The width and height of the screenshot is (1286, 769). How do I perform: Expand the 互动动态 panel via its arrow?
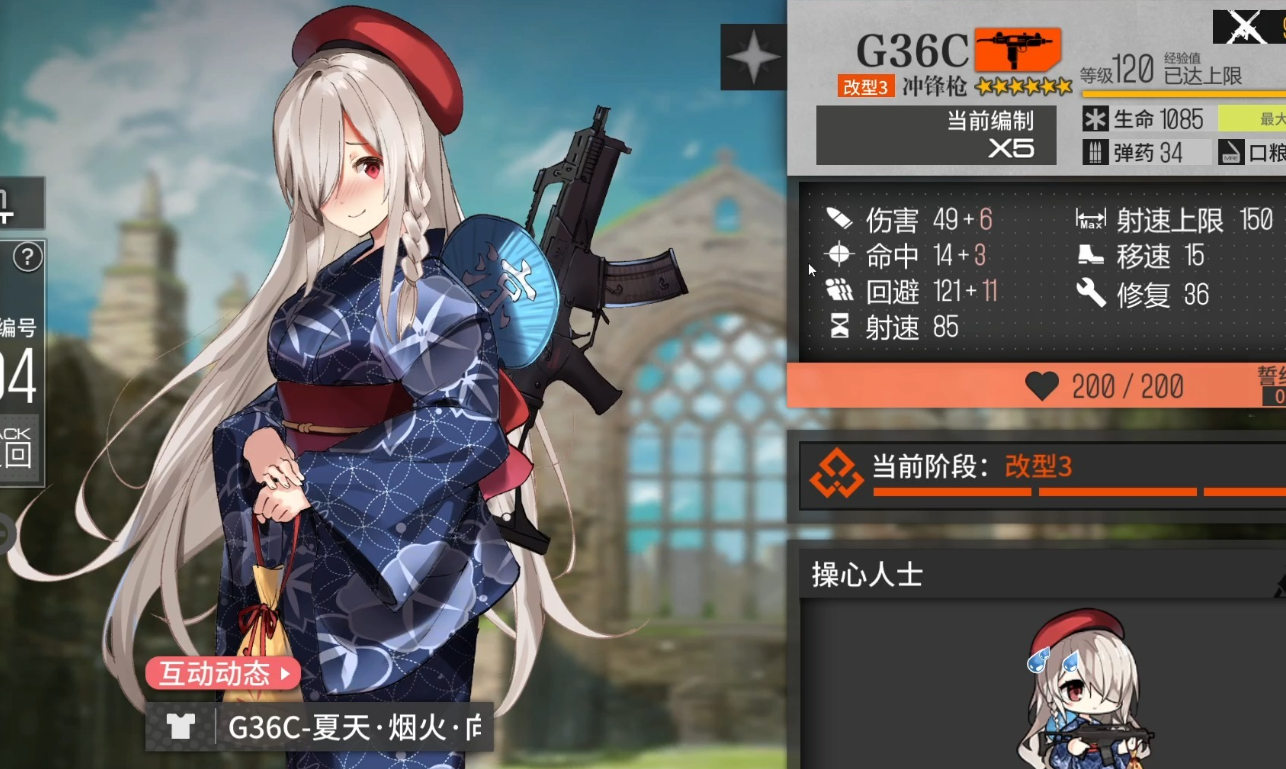[283, 675]
